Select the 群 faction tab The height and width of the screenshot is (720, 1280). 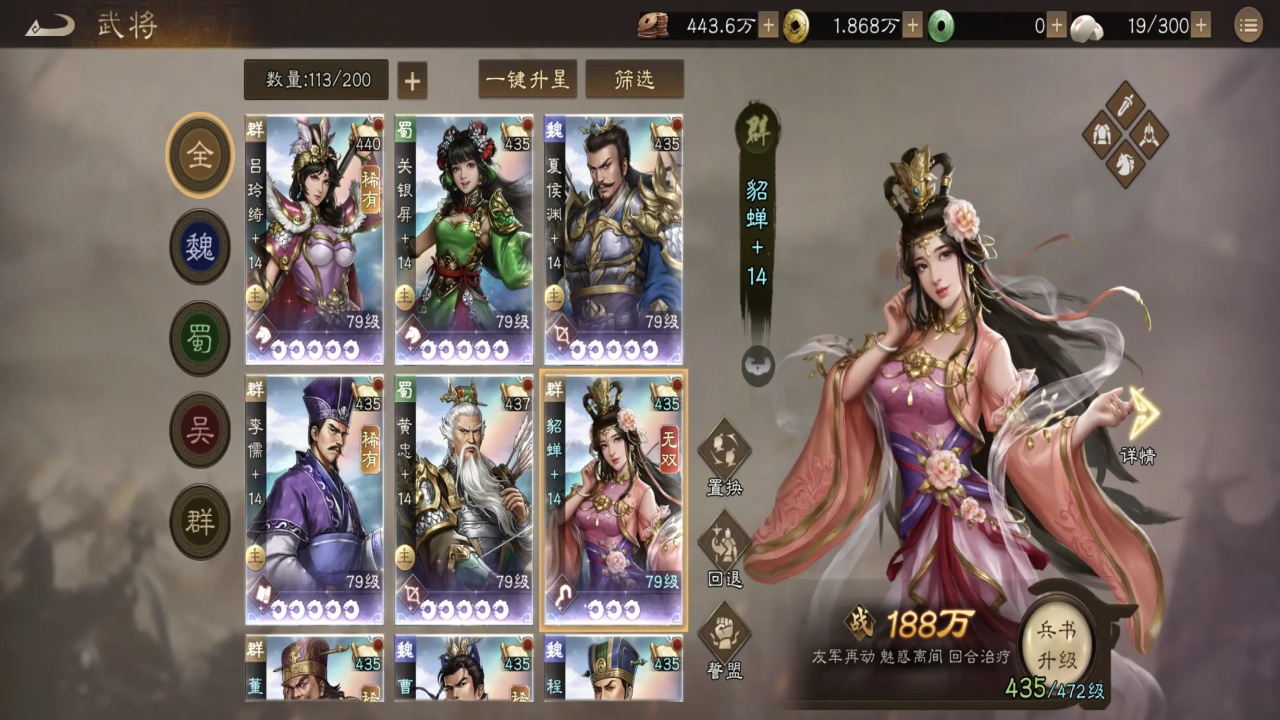point(200,521)
